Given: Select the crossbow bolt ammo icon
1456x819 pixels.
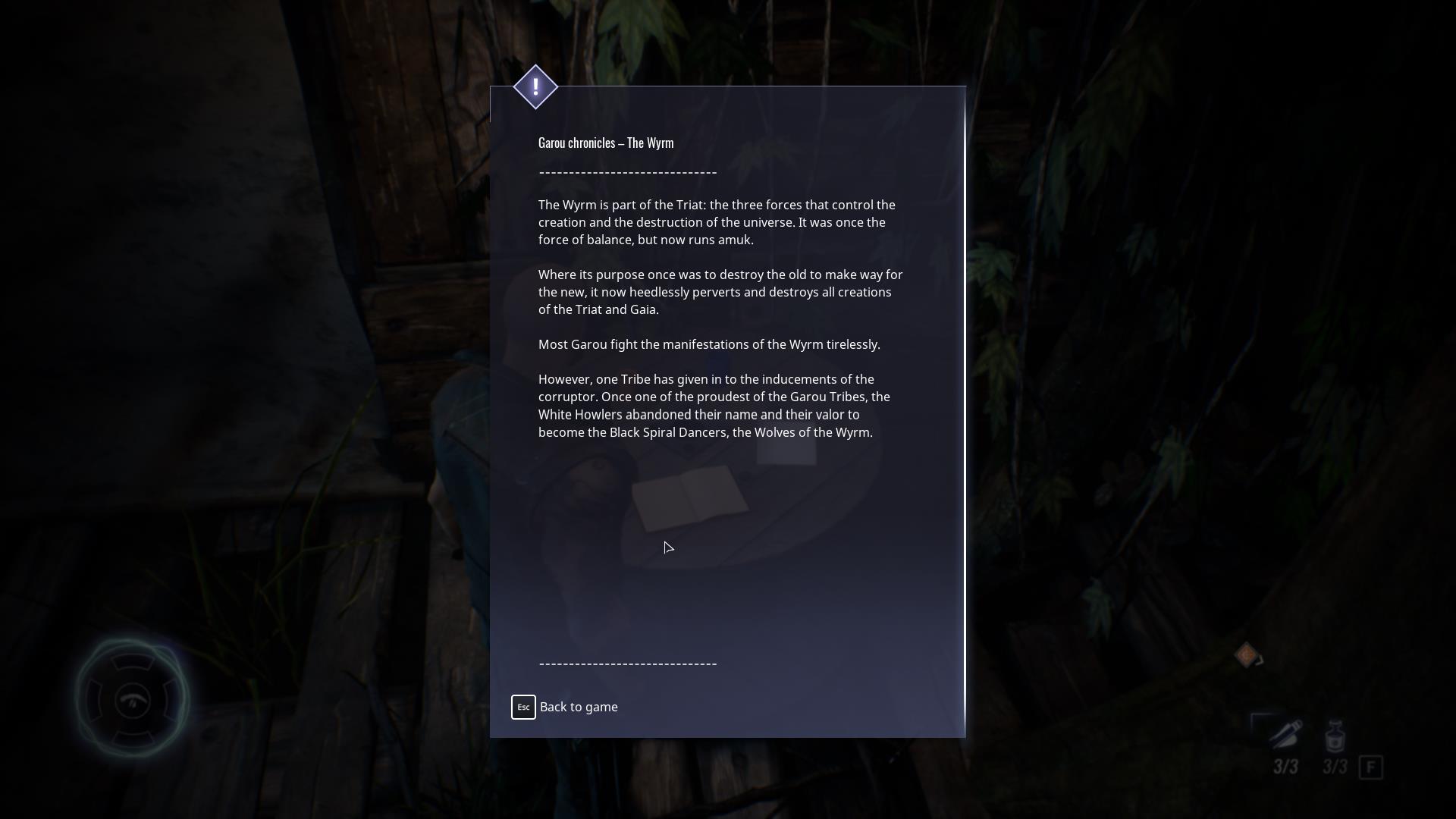Looking at the screenshot, I should coord(1285,734).
